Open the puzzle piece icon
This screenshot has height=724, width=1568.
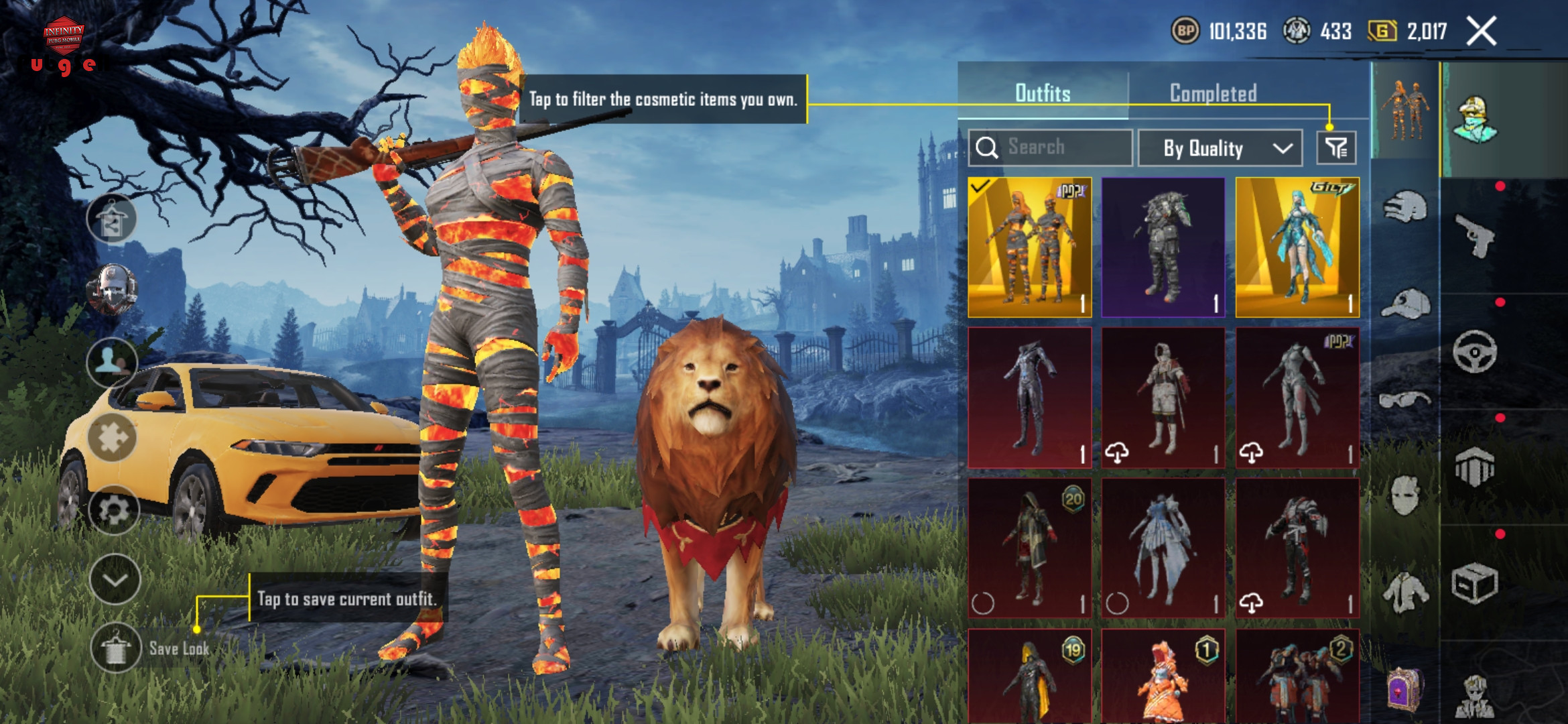point(113,438)
